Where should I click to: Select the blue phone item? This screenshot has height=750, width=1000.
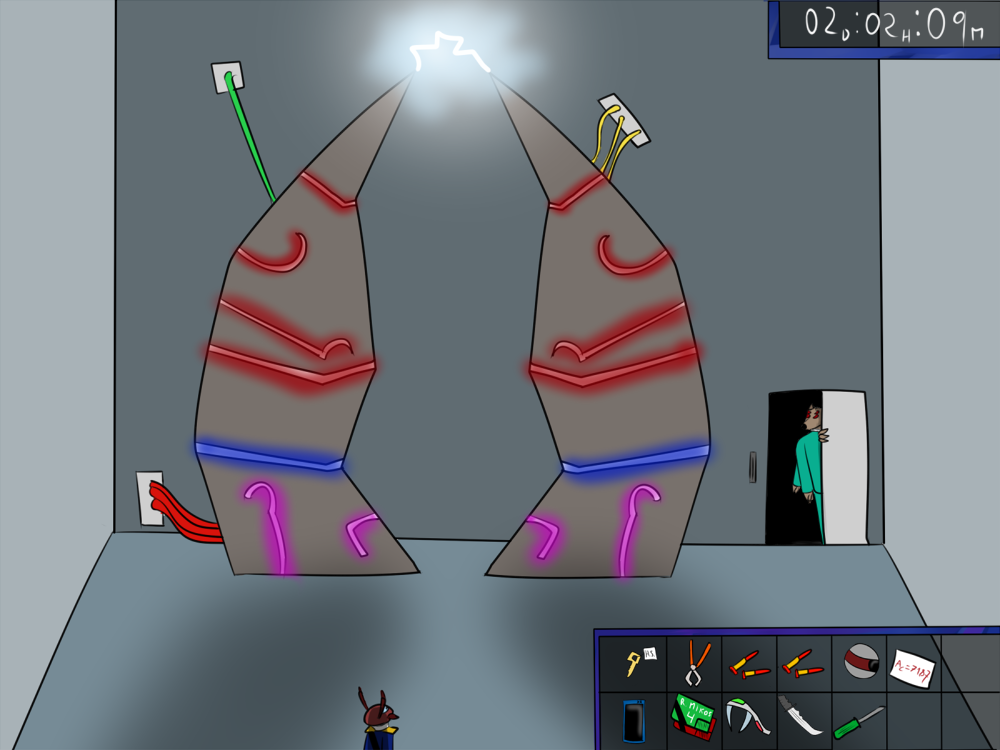[x=632, y=719]
